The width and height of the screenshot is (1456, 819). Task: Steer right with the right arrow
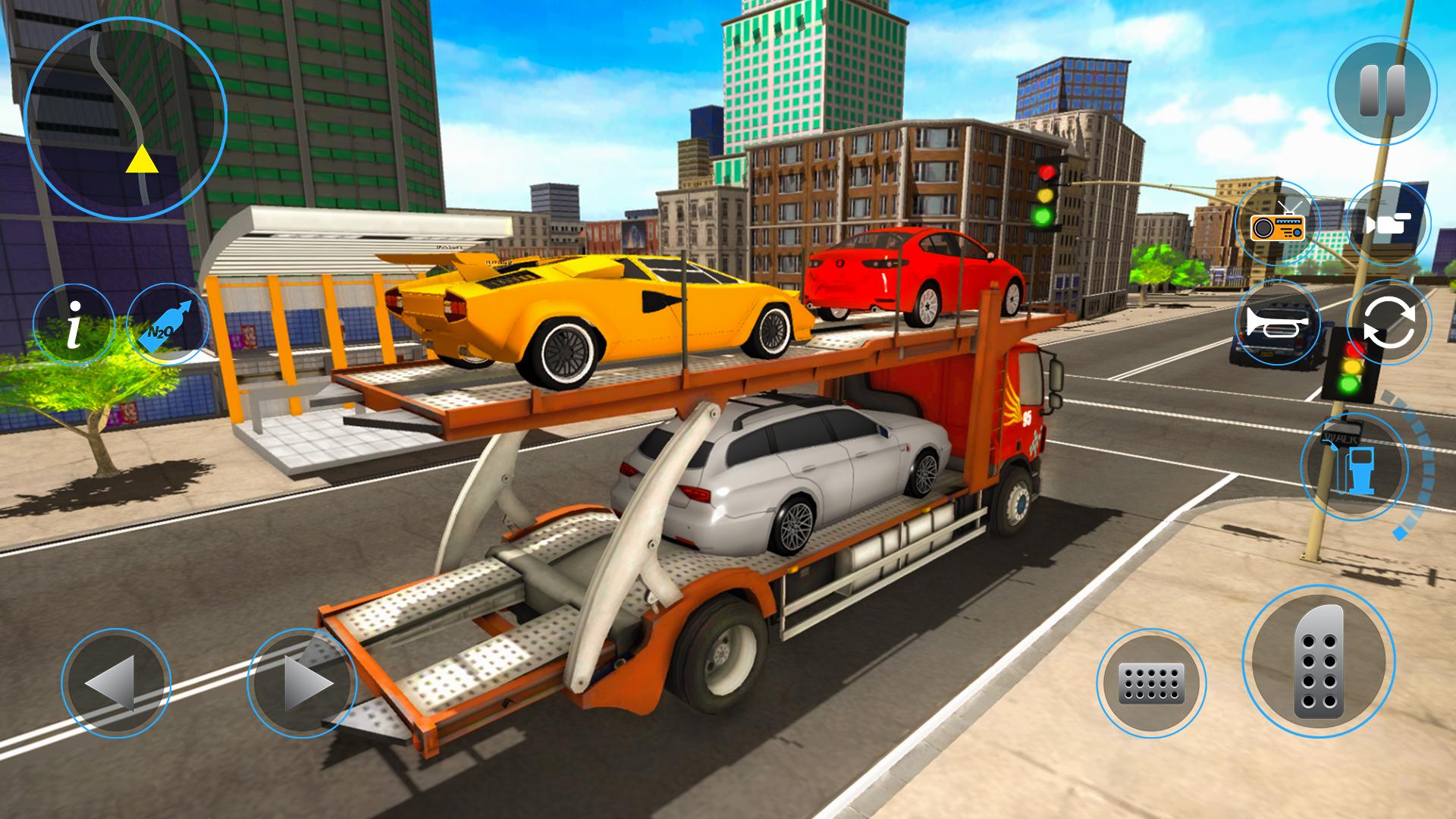pos(302,683)
